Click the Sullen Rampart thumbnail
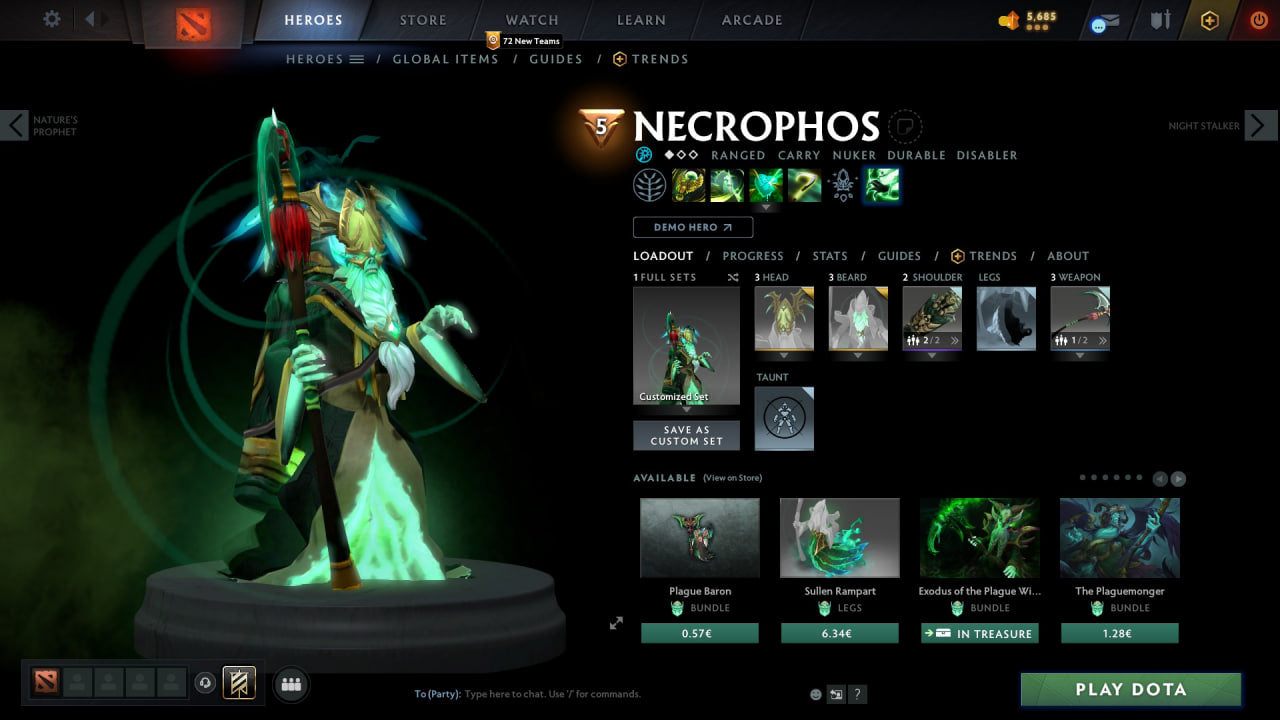This screenshot has width=1280, height=720. [839, 538]
